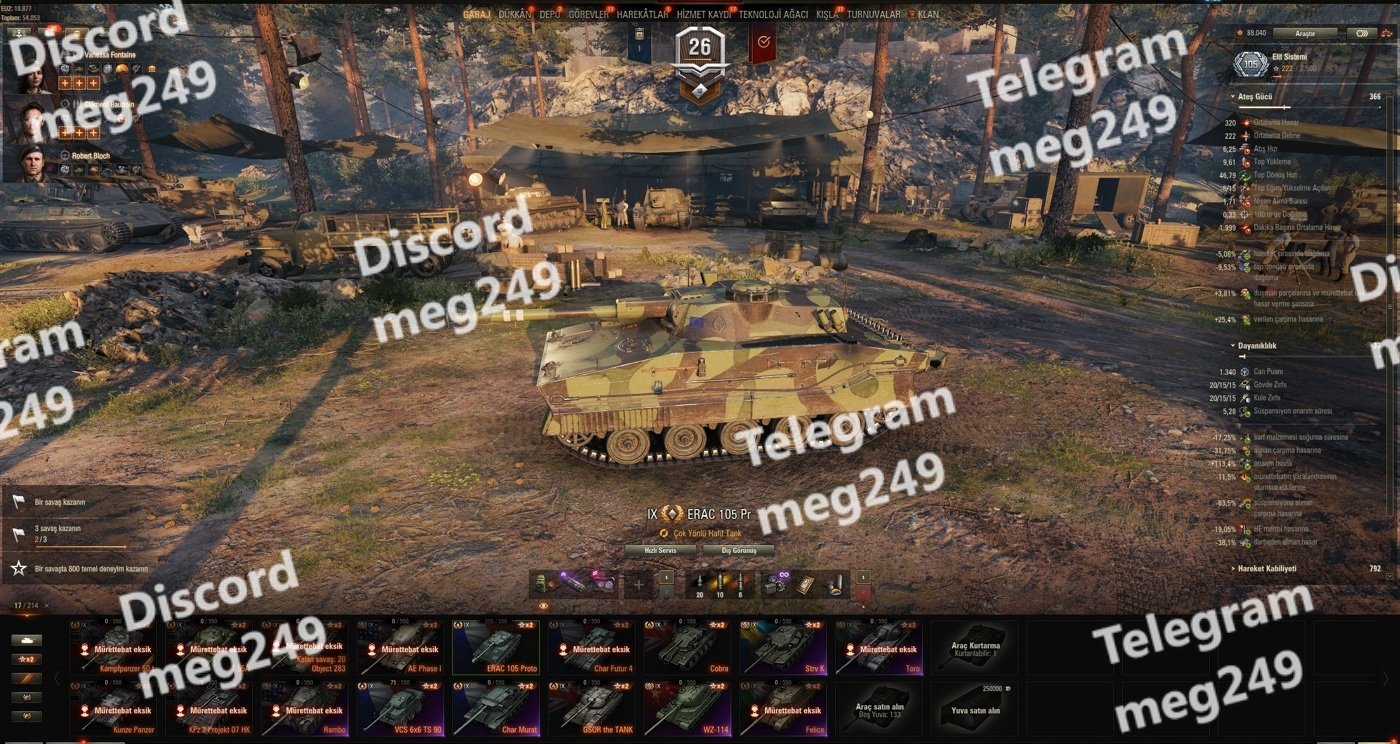
Task: Select crew member Robert Bloch
Action: click(x=91, y=156)
